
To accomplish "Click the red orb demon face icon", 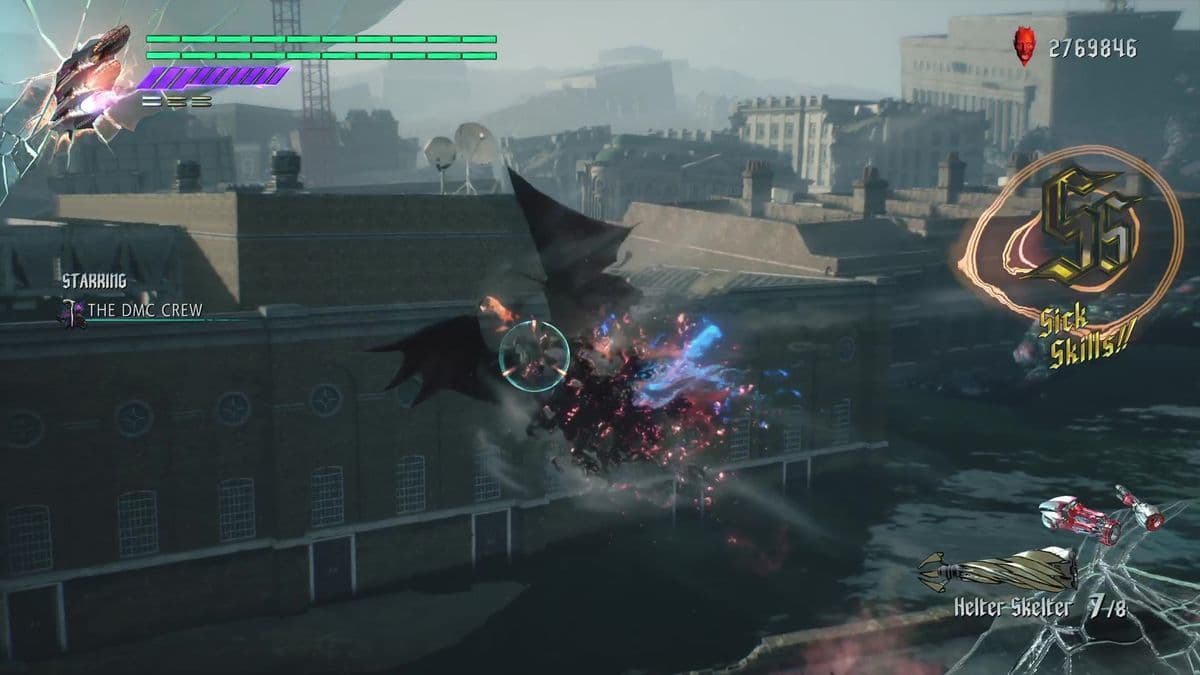I will 1024,47.
